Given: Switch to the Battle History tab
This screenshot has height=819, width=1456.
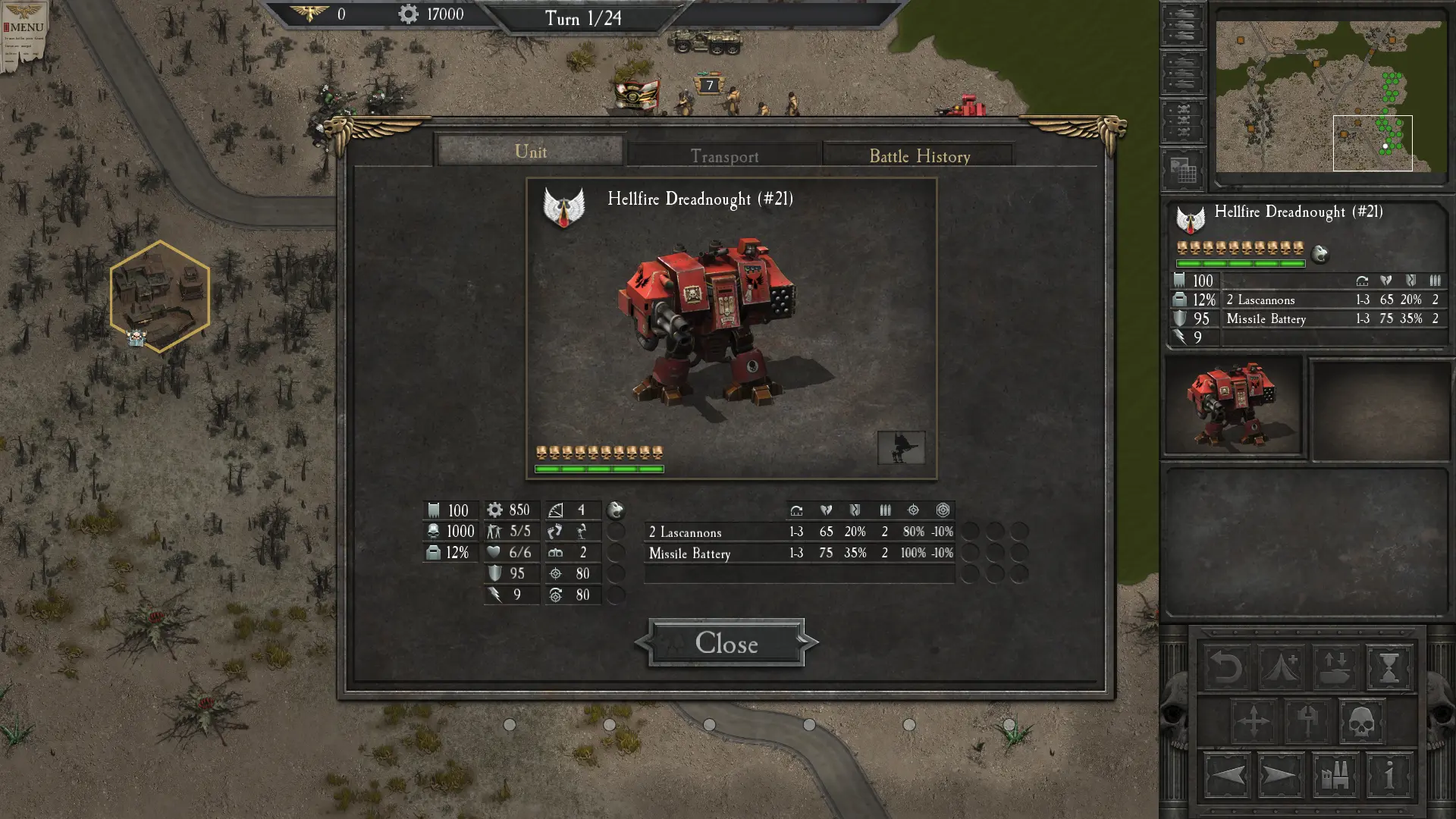Looking at the screenshot, I should pyautogui.click(x=919, y=156).
